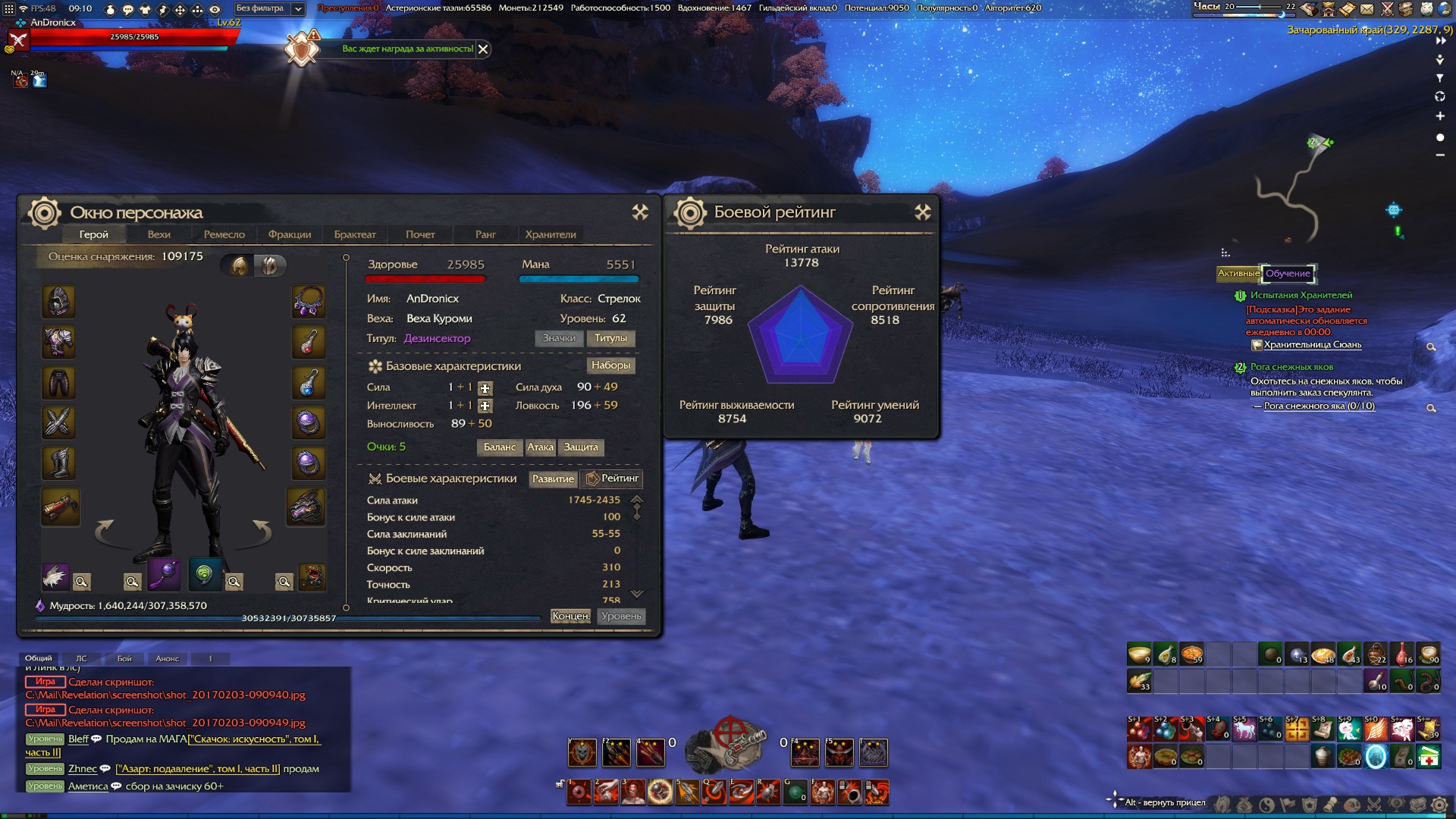Add a point to Сила
The image size is (1456, 819).
pyautogui.click(x=485, y=388)
